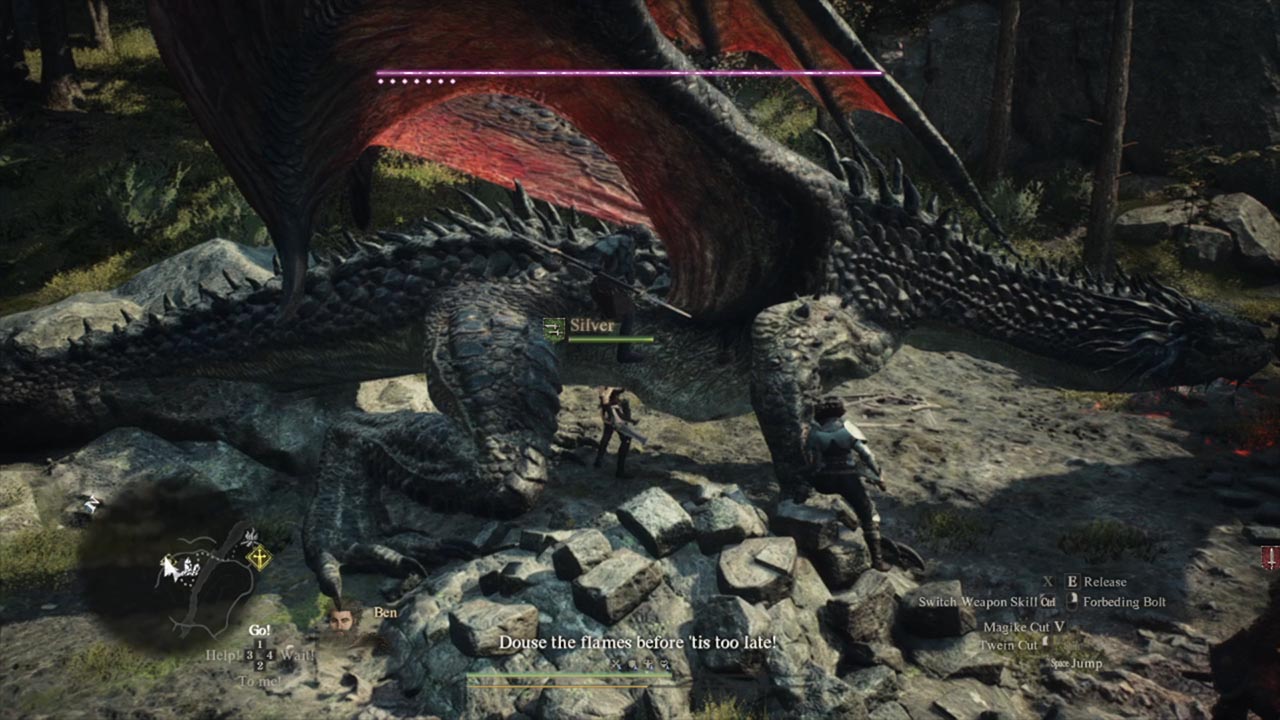Image resolution: width=1280 pixels, height=720 pixels.
Task: Click the red sword icon at screen edge
Action: 1270,558
